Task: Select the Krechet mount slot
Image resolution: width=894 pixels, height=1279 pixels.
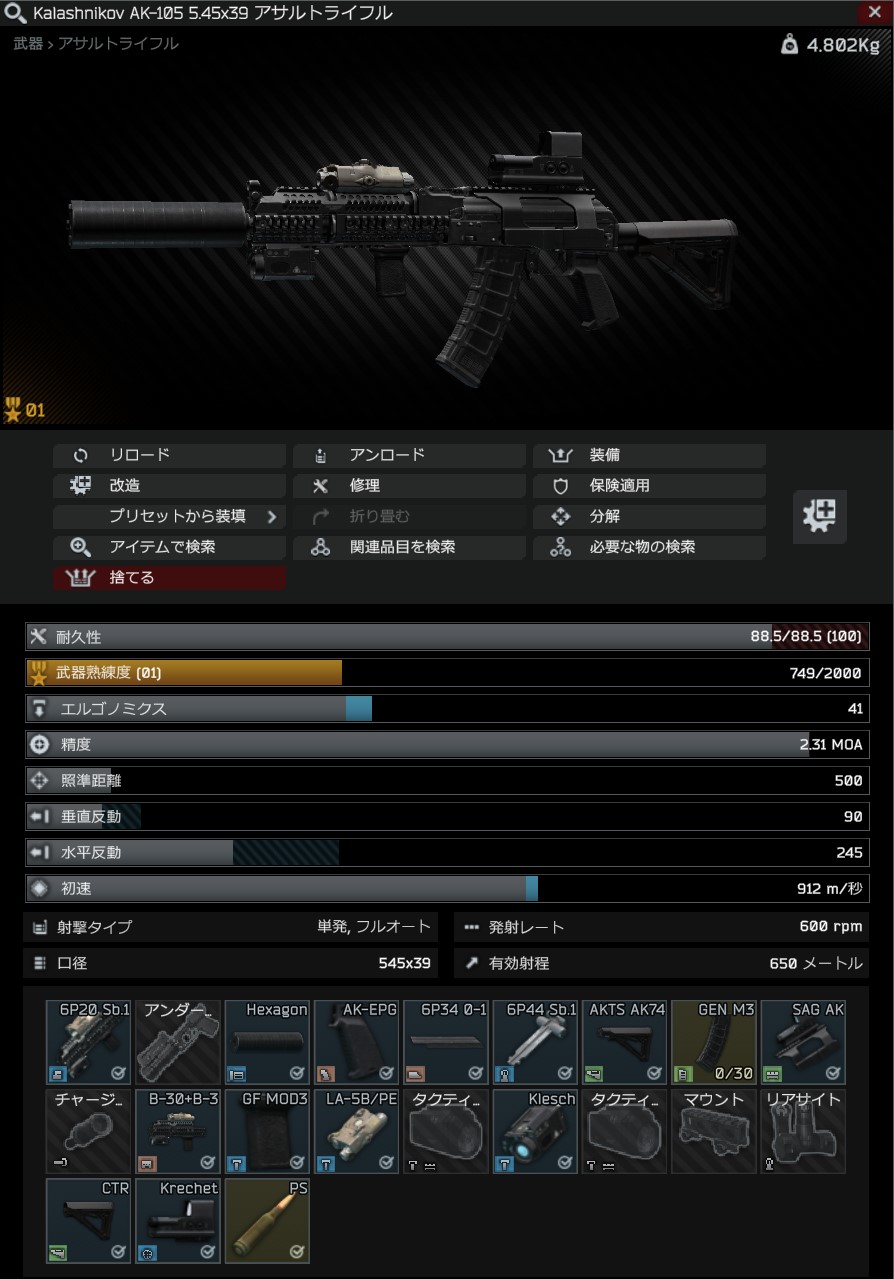Action: (x=178, y=1220)
